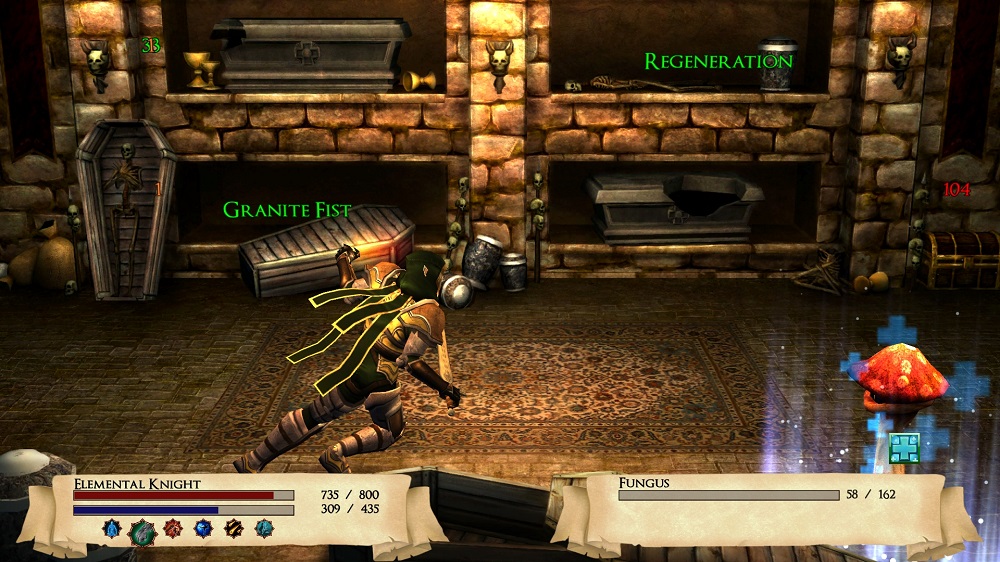1000x562 pixels.
Task: Click the green cross regeneration buff icon
Action: 904,447
